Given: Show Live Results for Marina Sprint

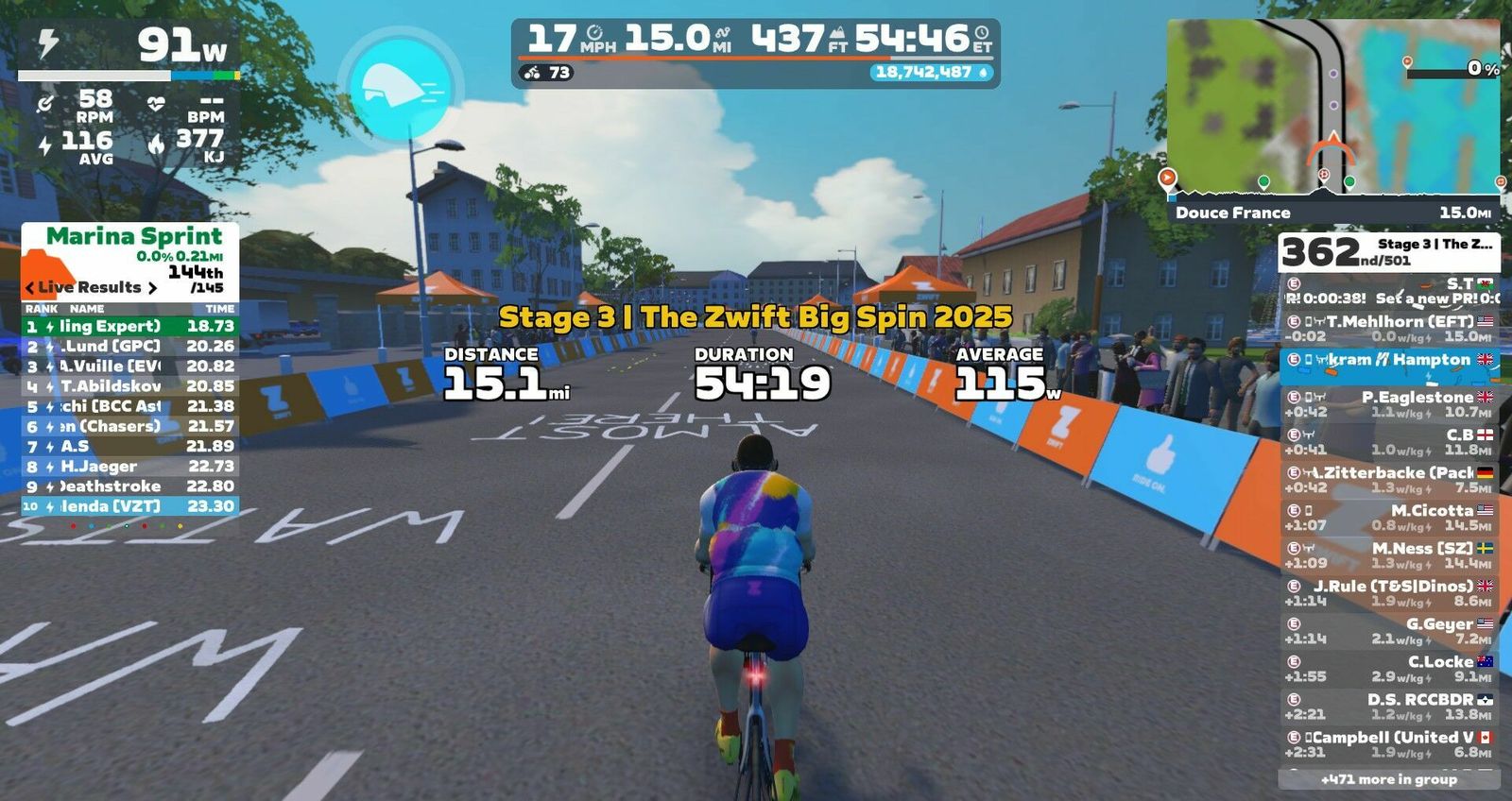Looking at the screenshot, I should (91, 287).
